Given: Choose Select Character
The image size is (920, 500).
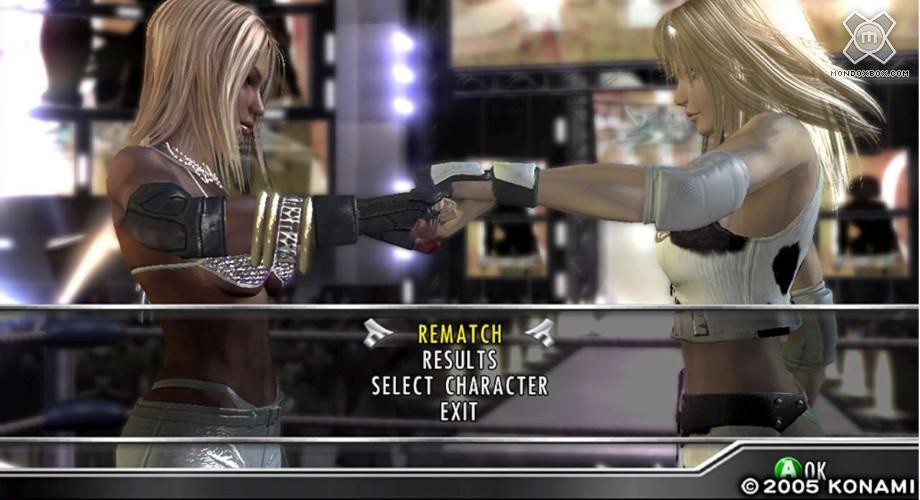Looking at the screenshot, I should pyautogui.click(x=459, y=385).
